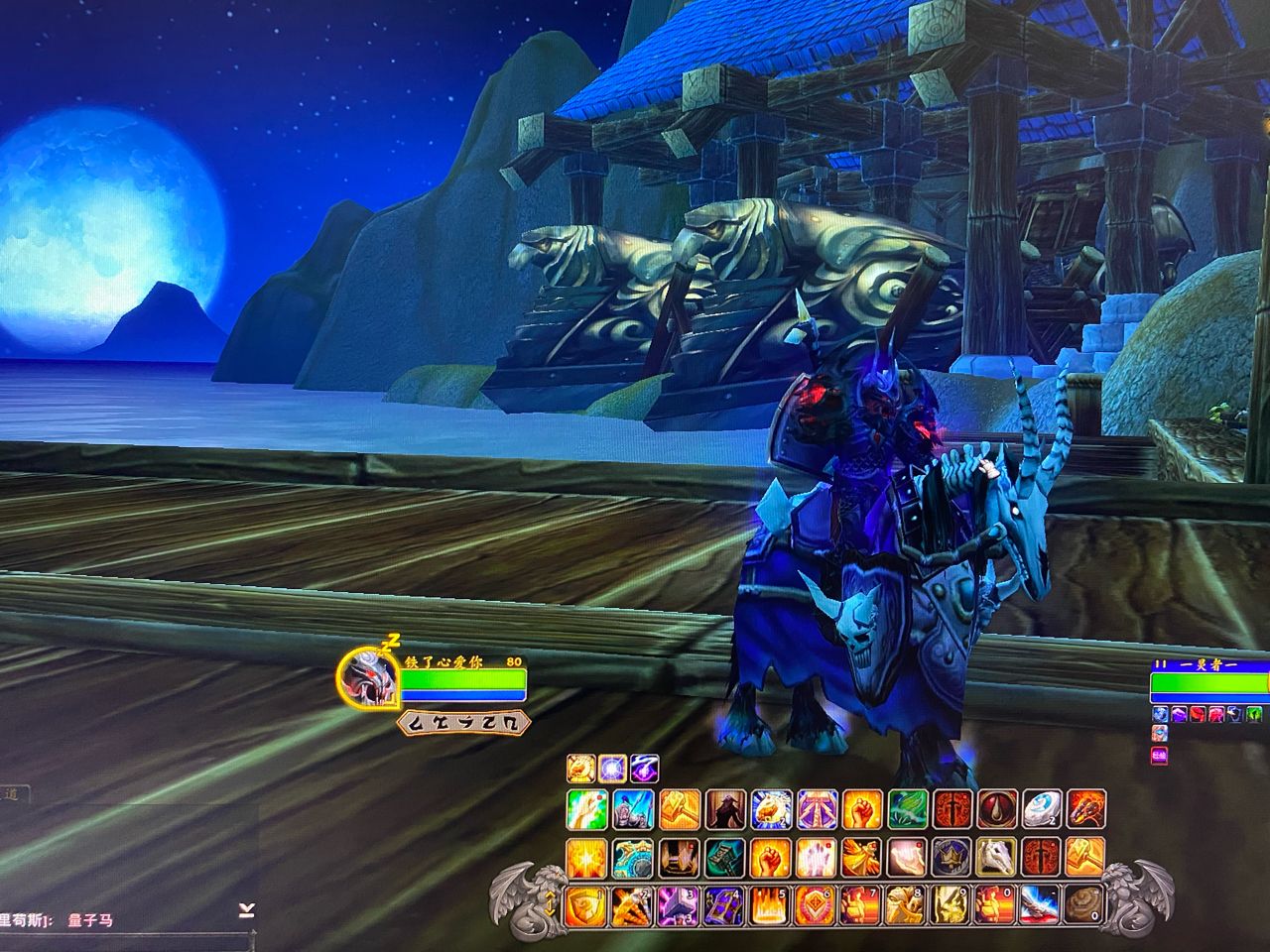Screen dimensions: 1270x952
Task: Activate the golden shield ability in slot 1
Action: (x=586, y=904)
